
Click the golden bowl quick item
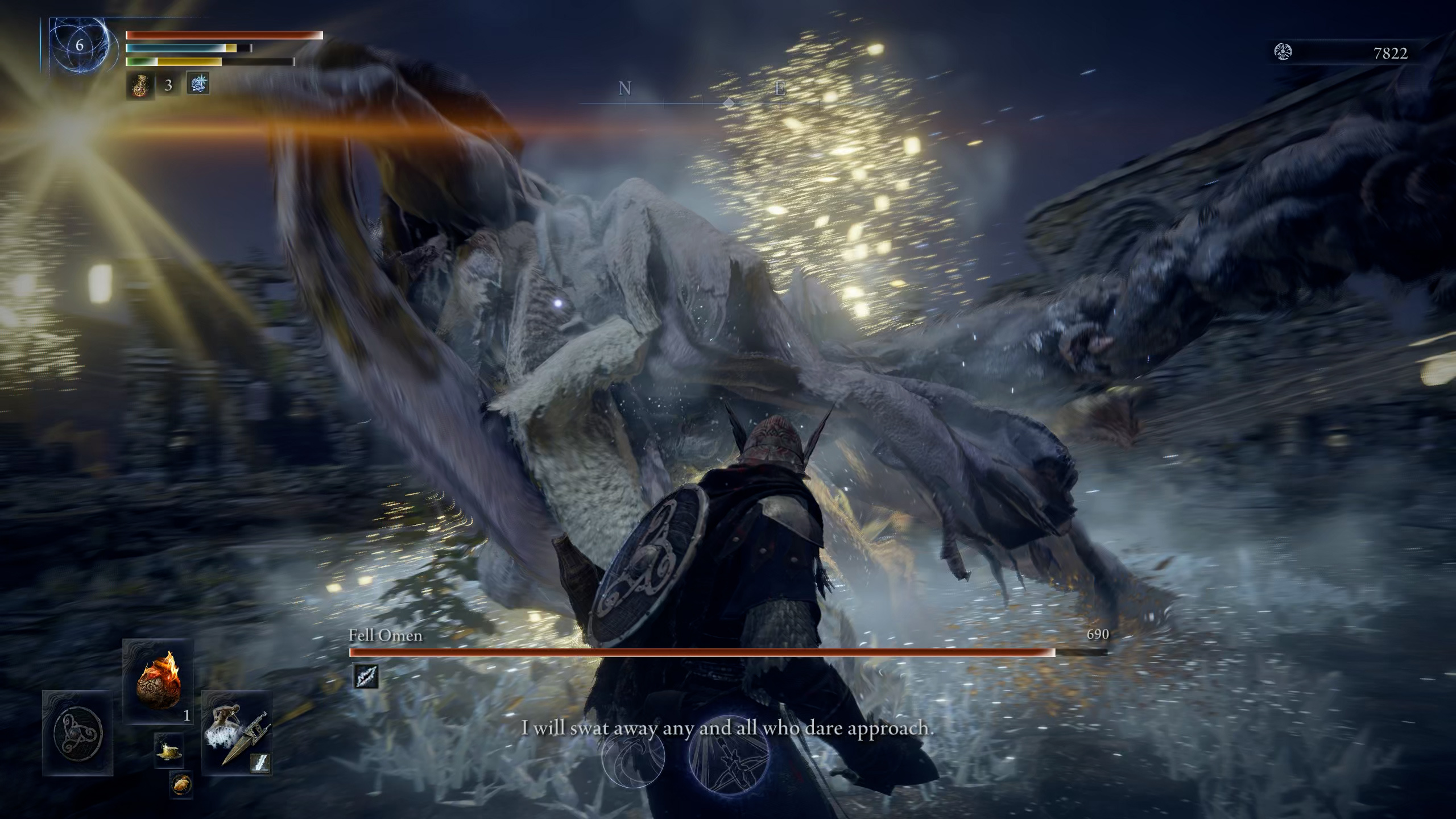[x=168, y=752]
